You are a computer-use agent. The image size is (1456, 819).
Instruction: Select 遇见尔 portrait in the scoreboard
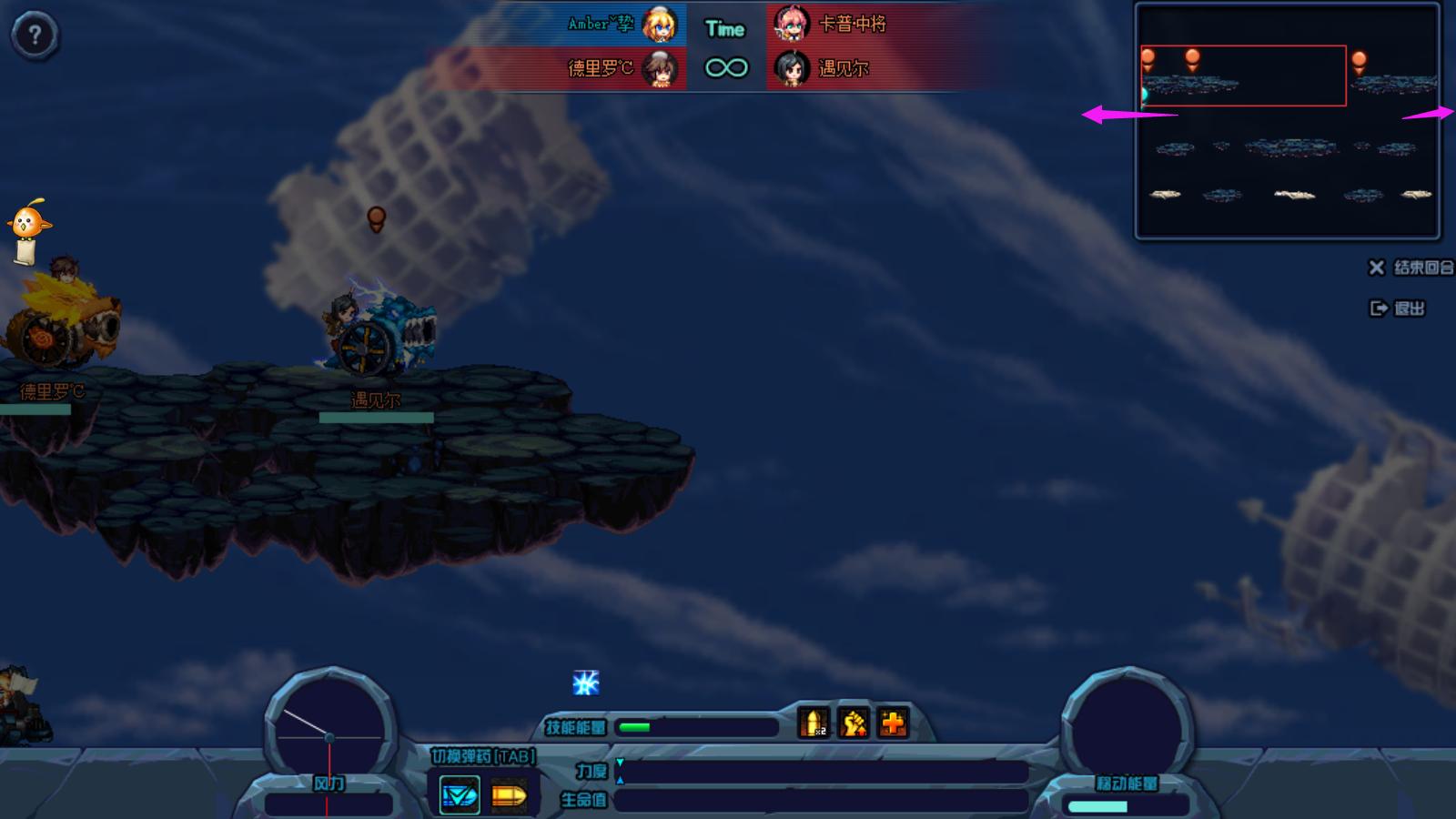792,68
